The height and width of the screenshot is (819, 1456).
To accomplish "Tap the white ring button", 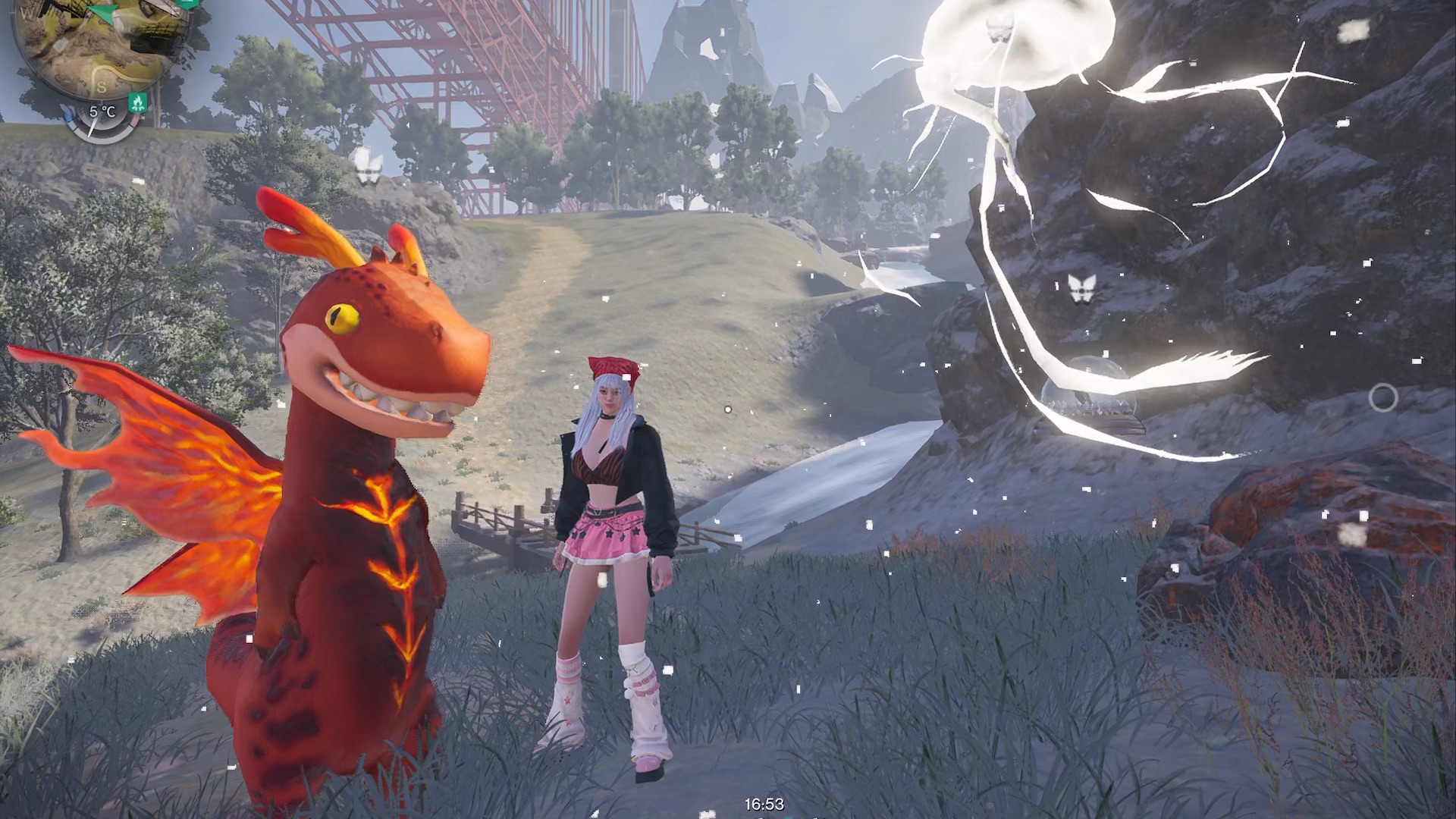I will tap(1382, 397).
